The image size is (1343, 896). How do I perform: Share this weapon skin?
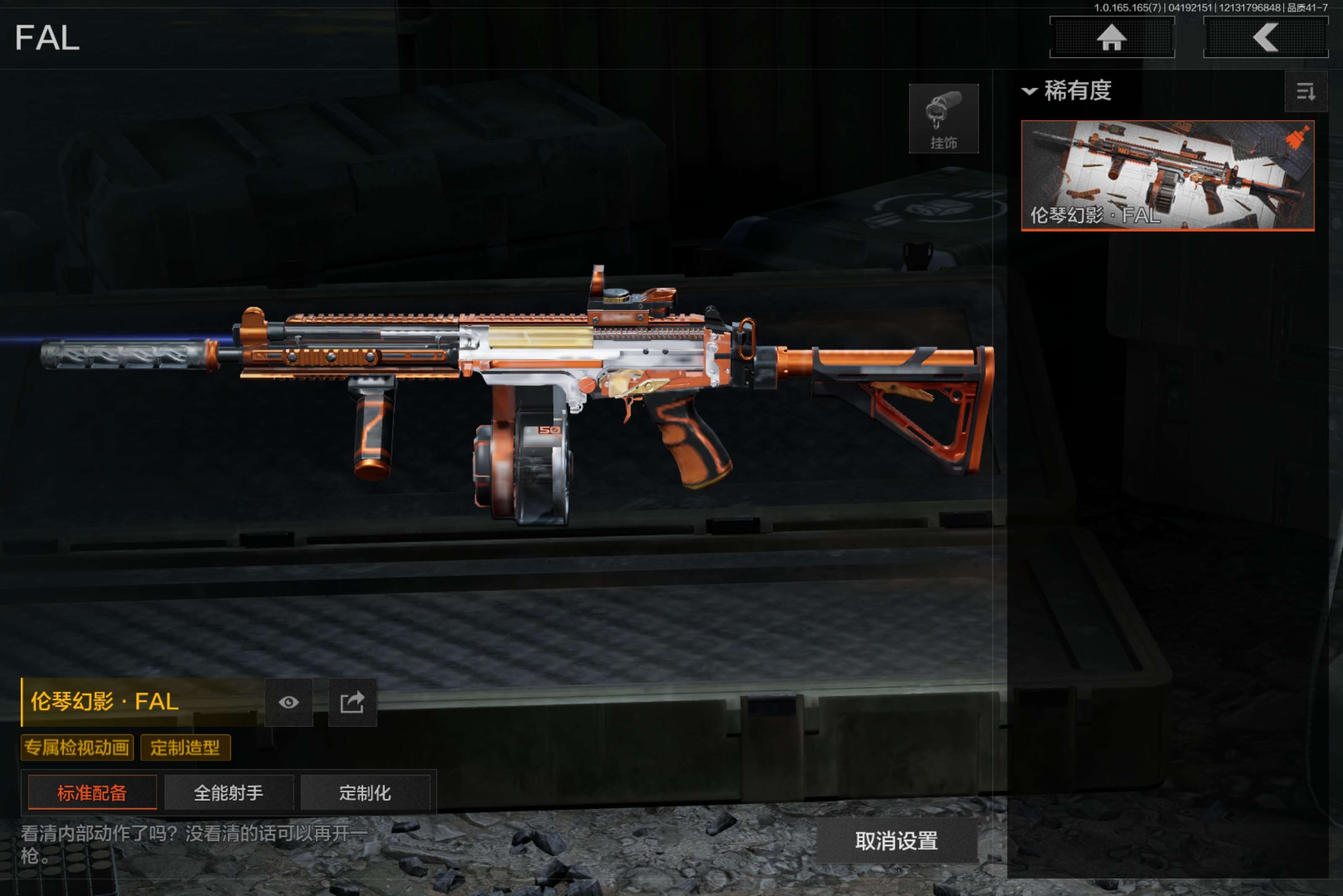click(x=352, y=702)
